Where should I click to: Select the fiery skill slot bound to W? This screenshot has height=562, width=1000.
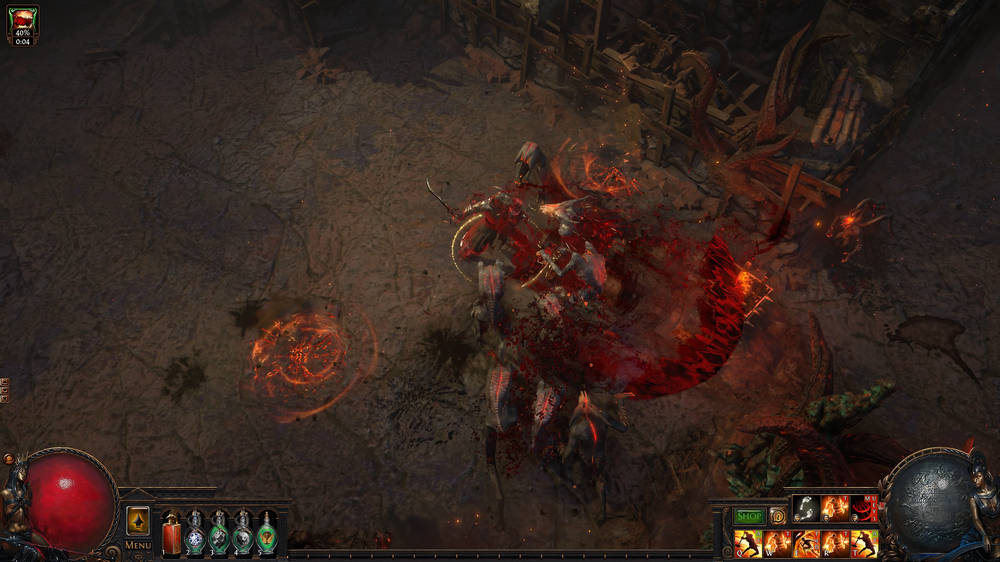(777, 544)
